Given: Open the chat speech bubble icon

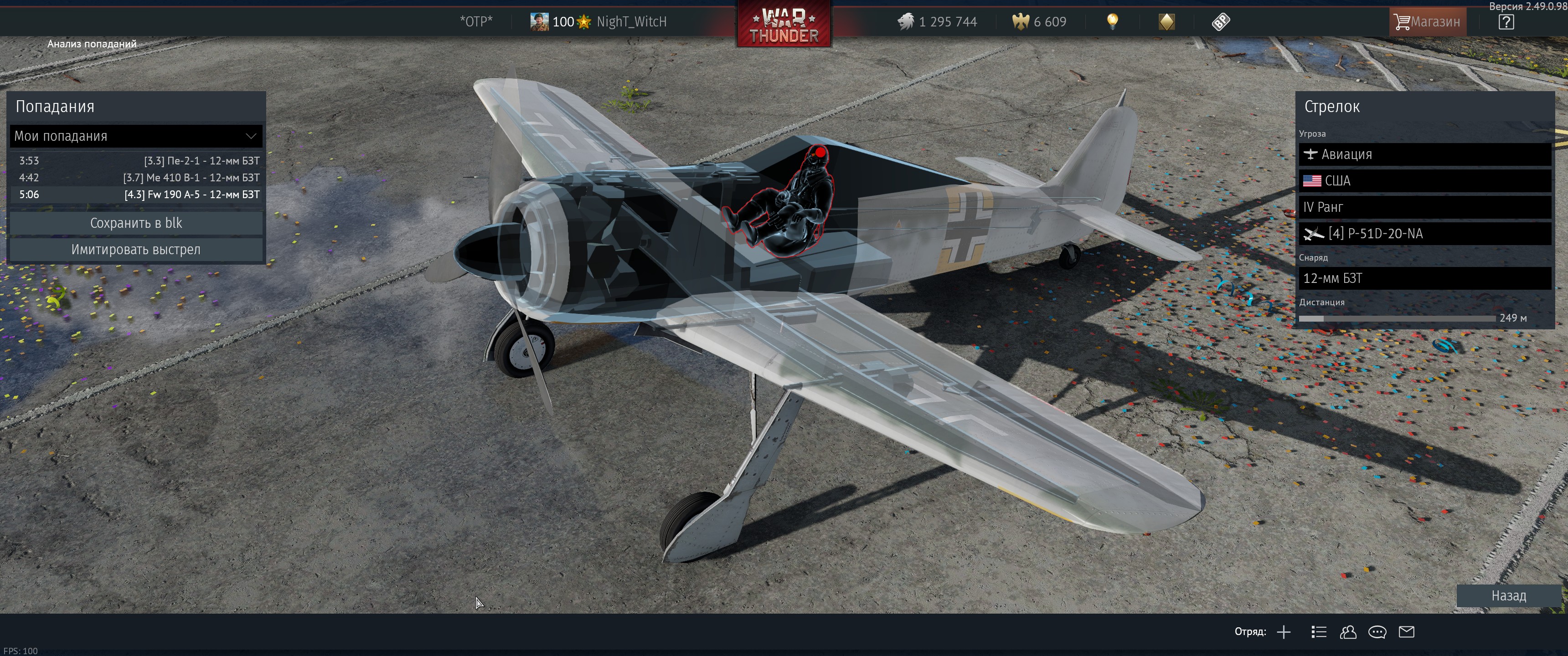Looking at the screenshot, I should coord(1377,632).
